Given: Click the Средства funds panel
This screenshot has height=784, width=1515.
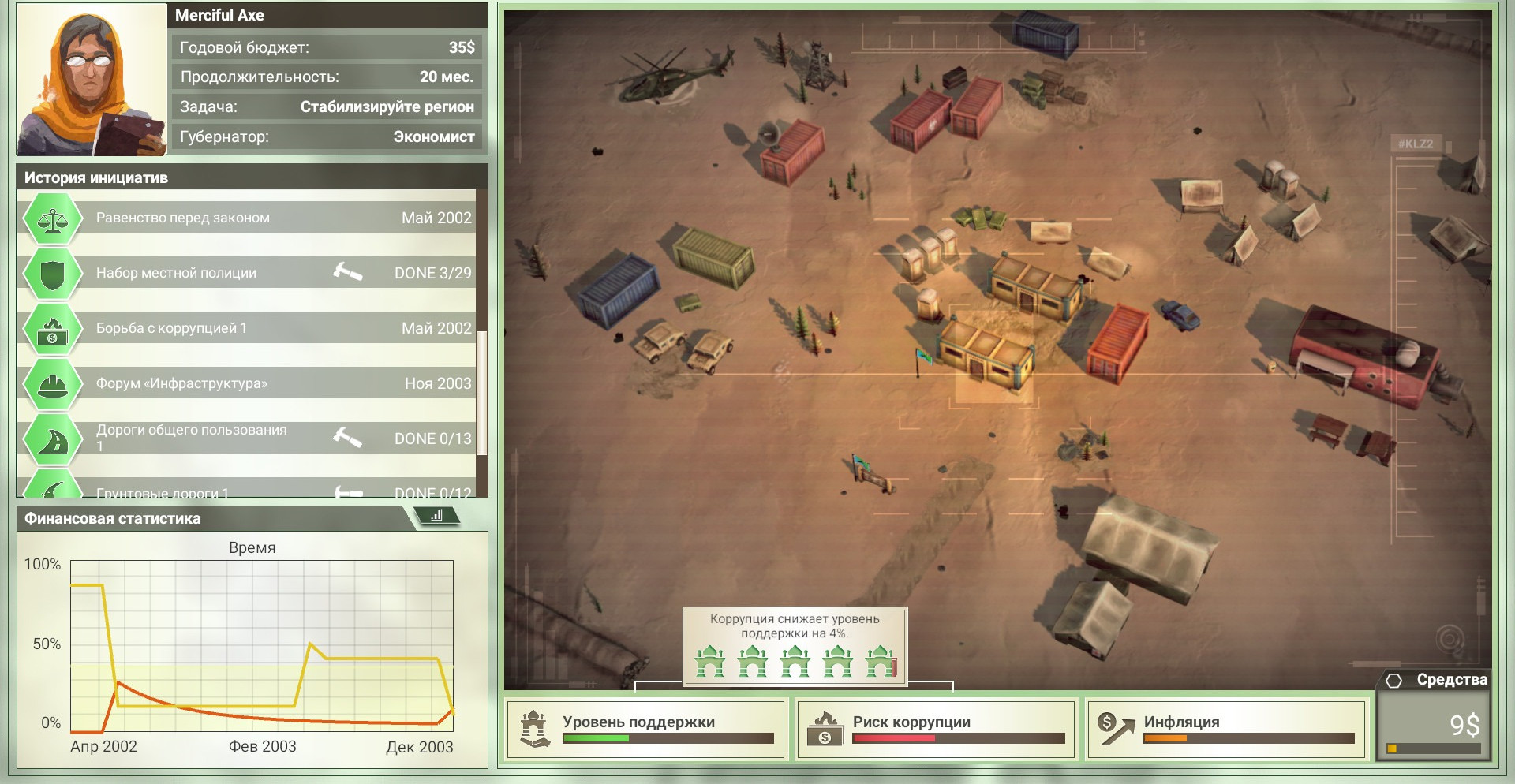Looking at the screenshot, I should 1434,718.
